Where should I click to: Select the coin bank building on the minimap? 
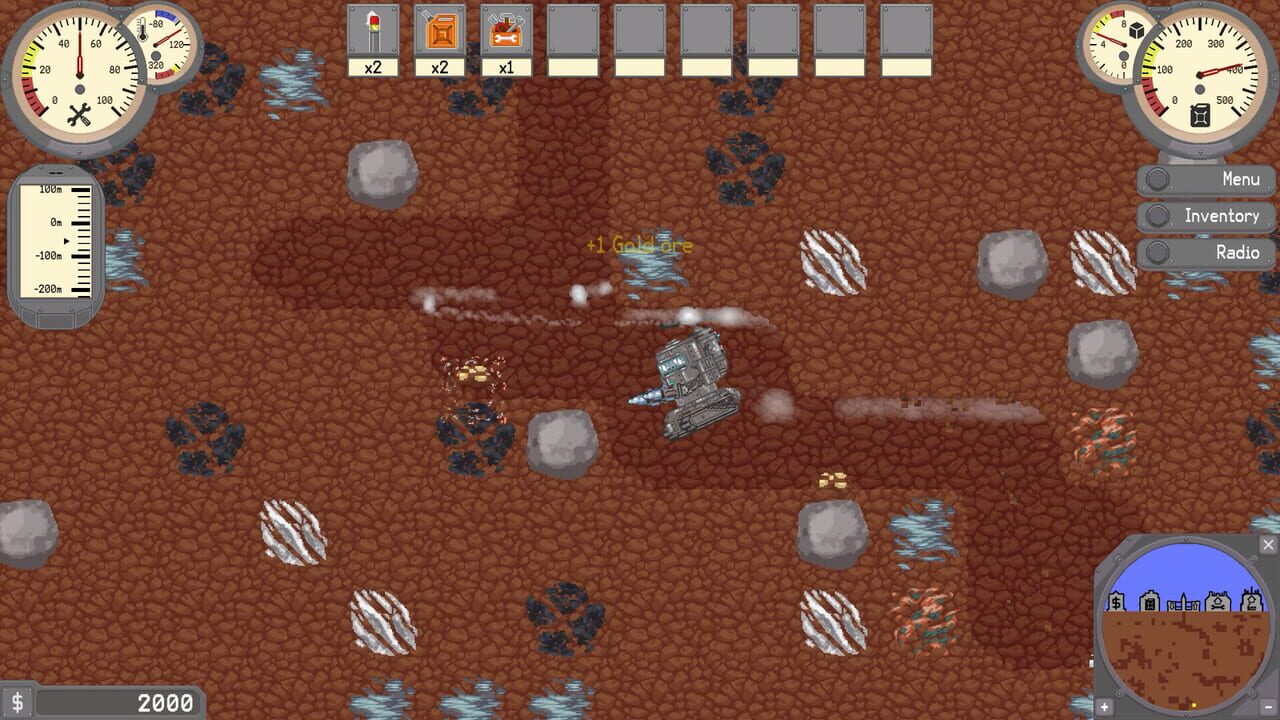[x=1151, y=603]
